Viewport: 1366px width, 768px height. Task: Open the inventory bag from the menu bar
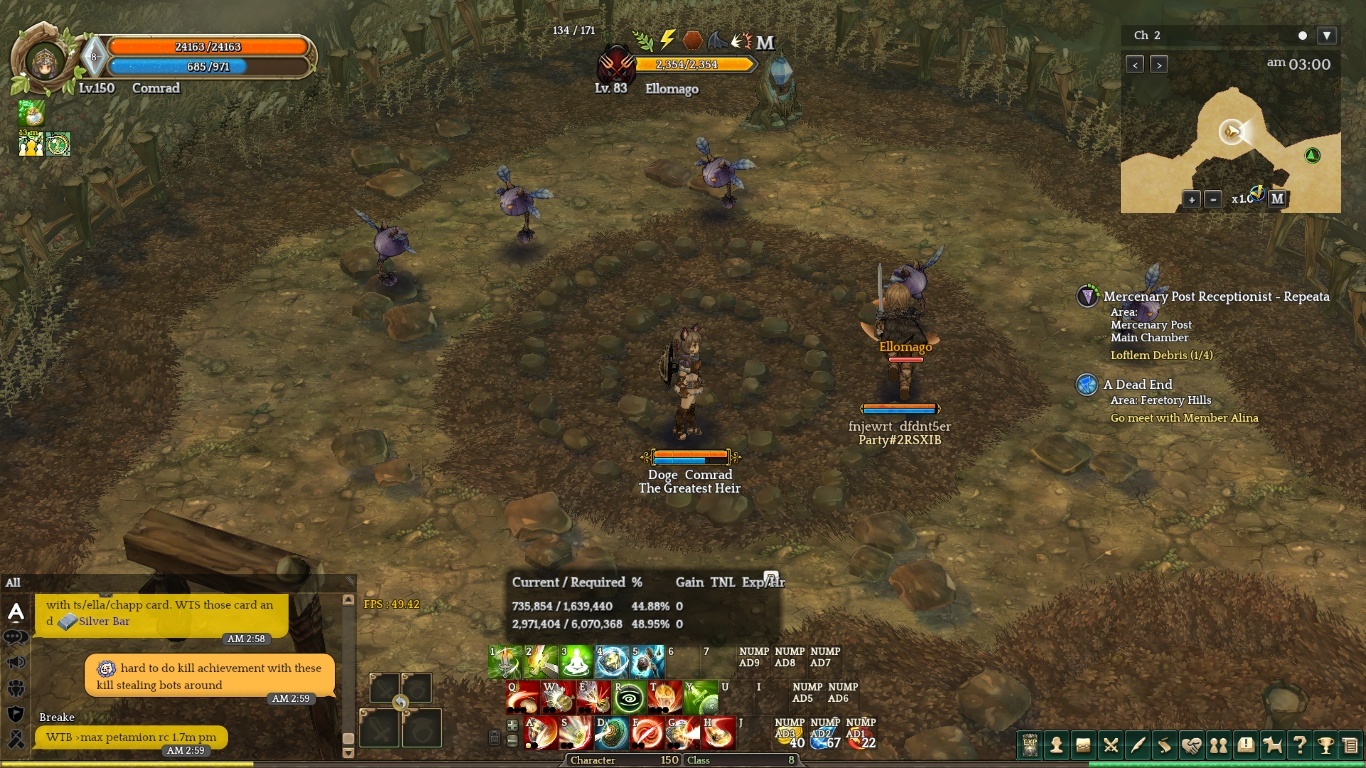(x=1083, y=745)
